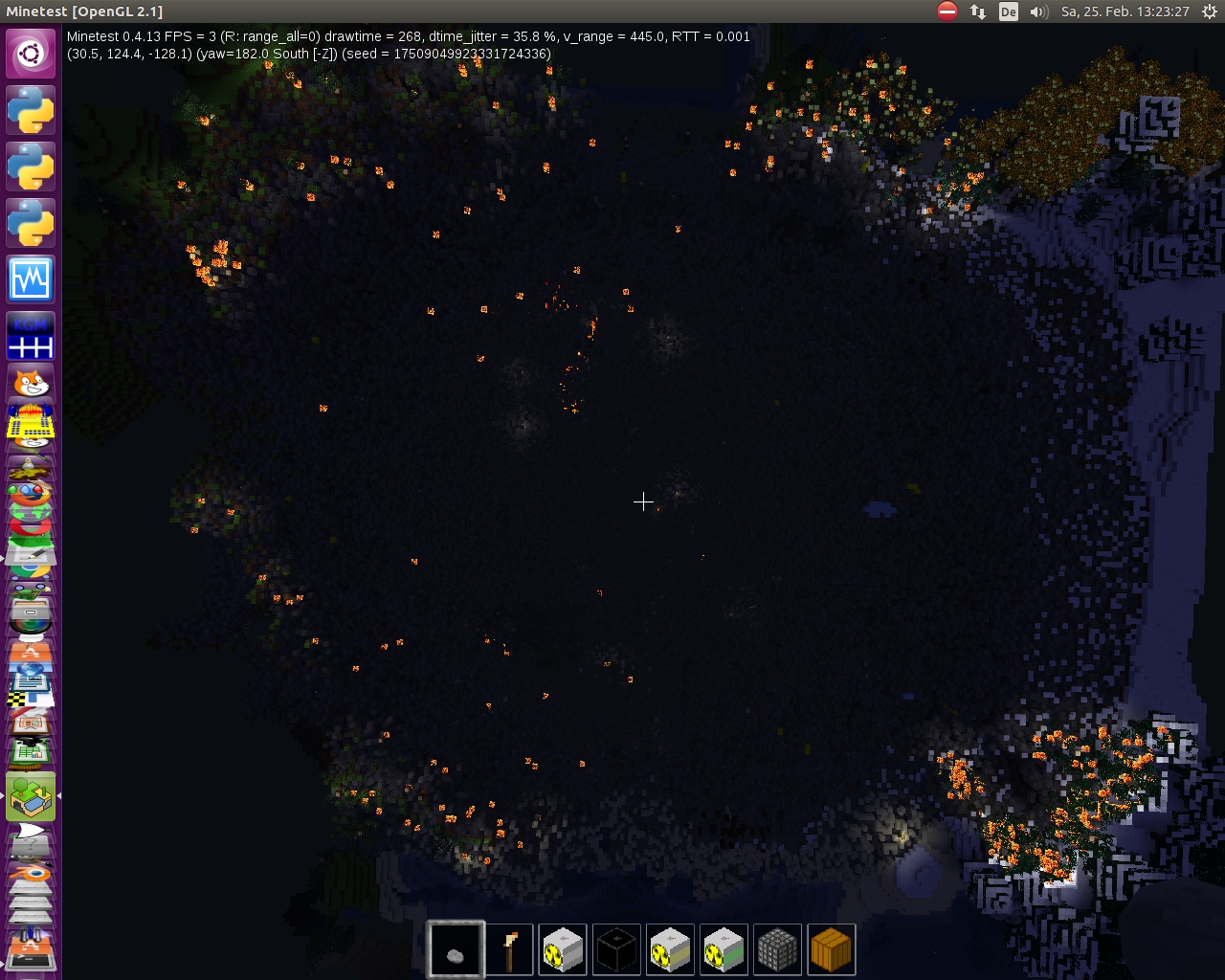Select the stone item in hotbar slot one
Screen dimensions: 1225x980
[457, 948]
